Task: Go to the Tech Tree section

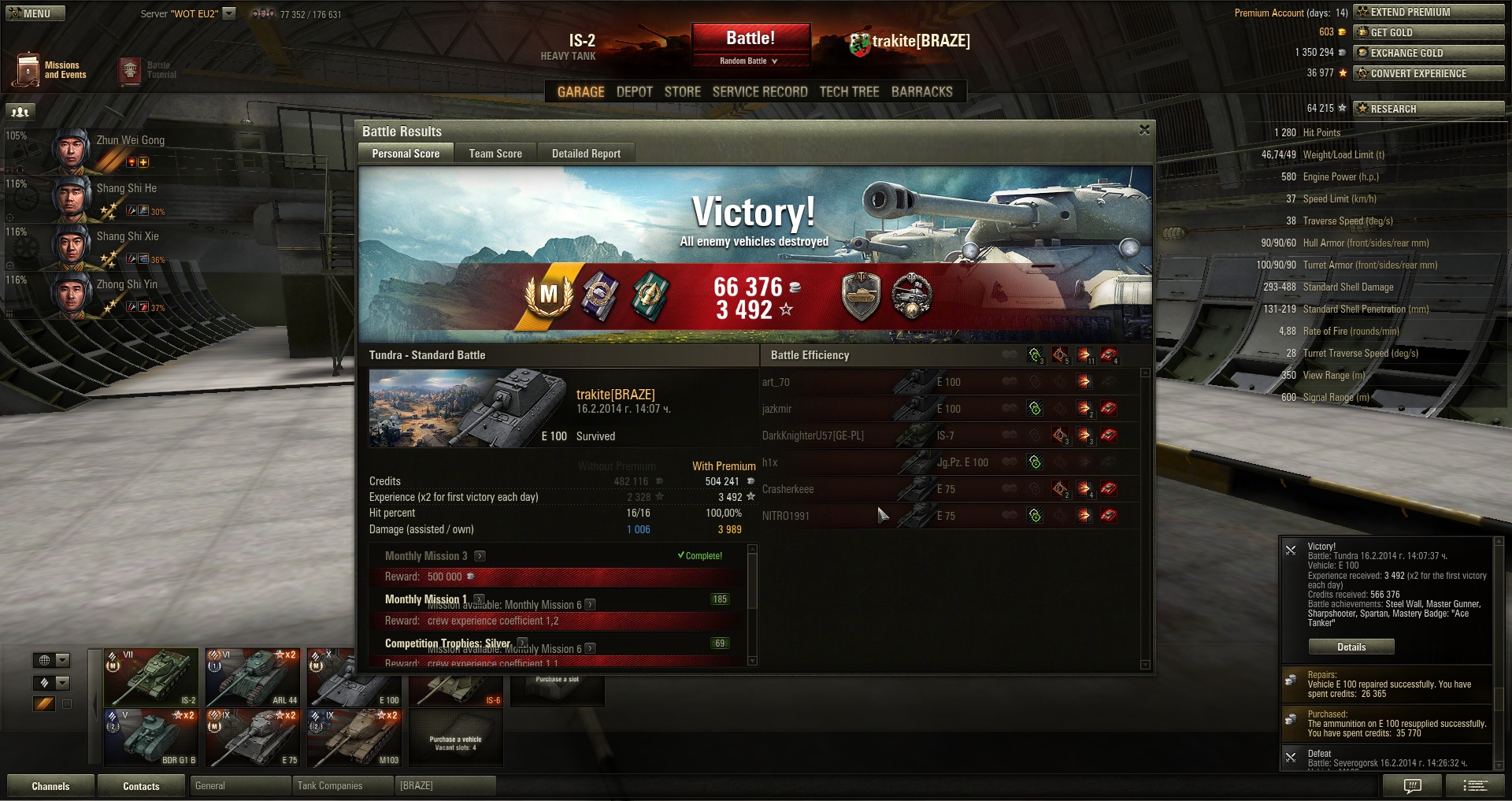Action: (849, 92)
